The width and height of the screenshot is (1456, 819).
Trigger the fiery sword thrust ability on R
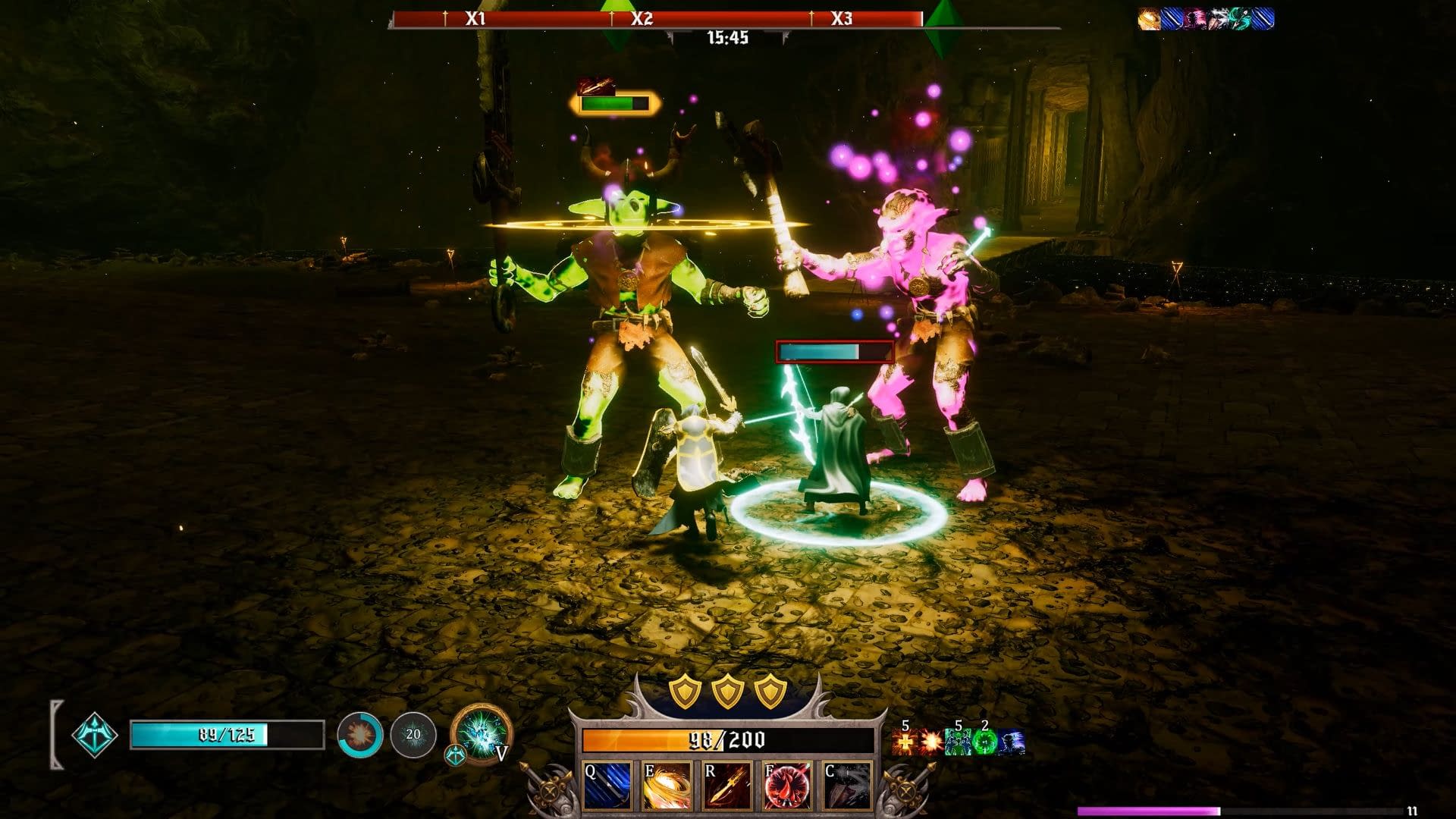(727, 786)
